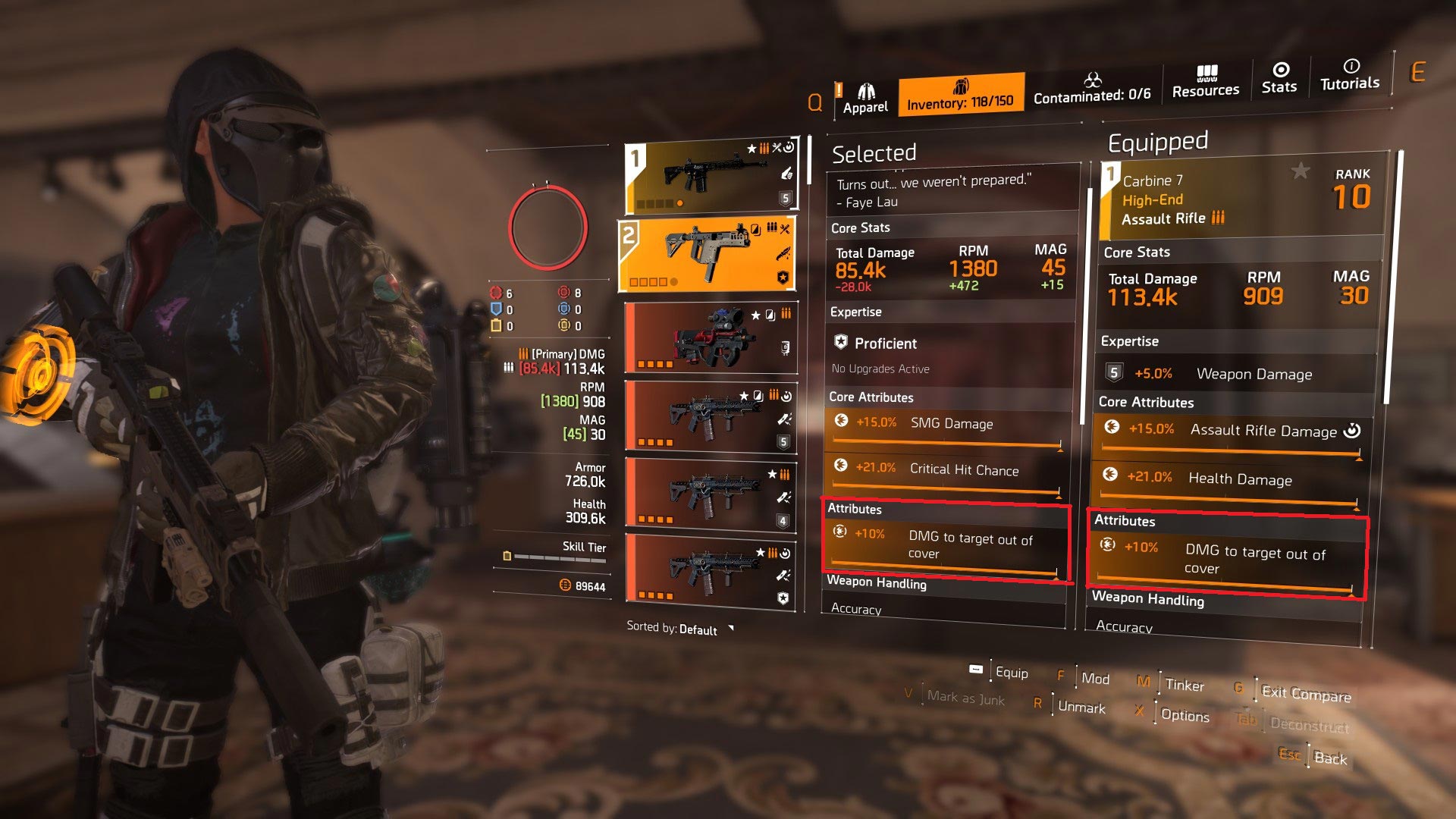Open the Stats target icon

1279,72
